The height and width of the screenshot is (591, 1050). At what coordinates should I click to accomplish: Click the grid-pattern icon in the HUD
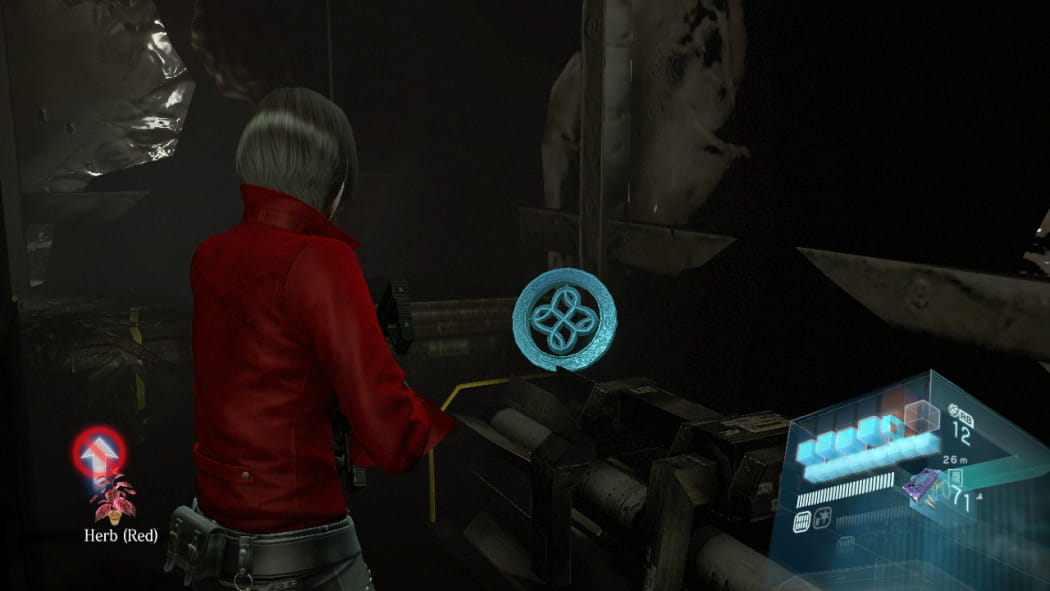coord(803,520)
